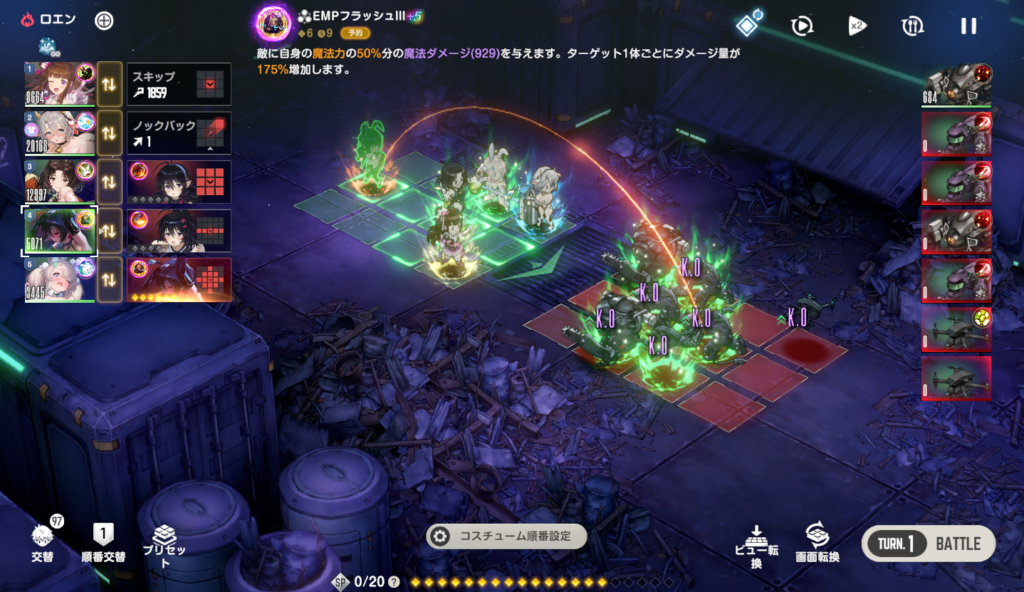This screenshot has width=1024, height=592.
Task: Select the highlighted character portrait in slot 4
Action: (x=60, y=231)
